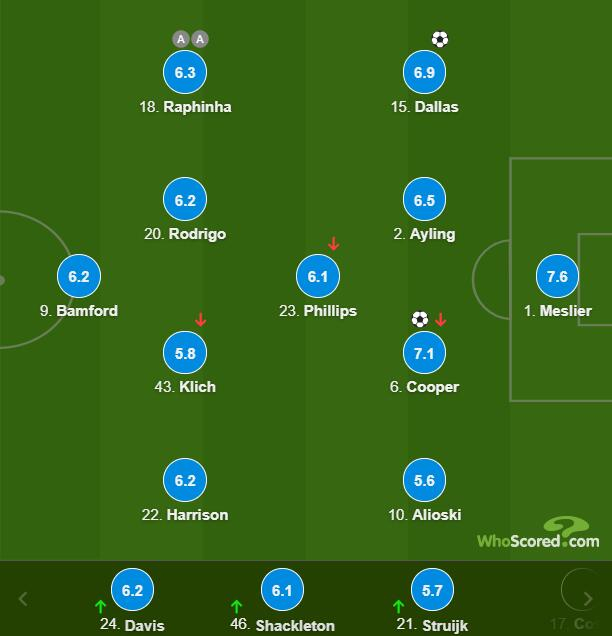Select Ayling's rating badge
612x636 pixels.
pos(425,200)
